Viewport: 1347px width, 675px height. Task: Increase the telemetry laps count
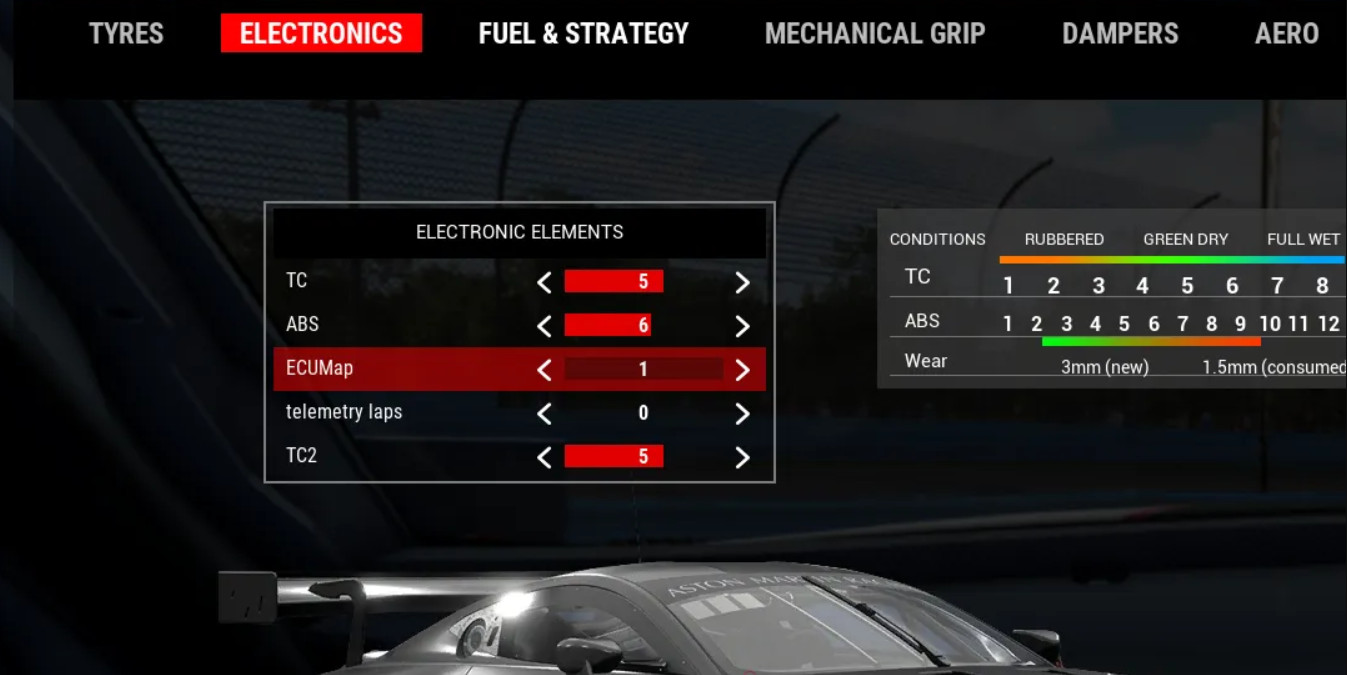pyautogui.click(x=742, y=414)
